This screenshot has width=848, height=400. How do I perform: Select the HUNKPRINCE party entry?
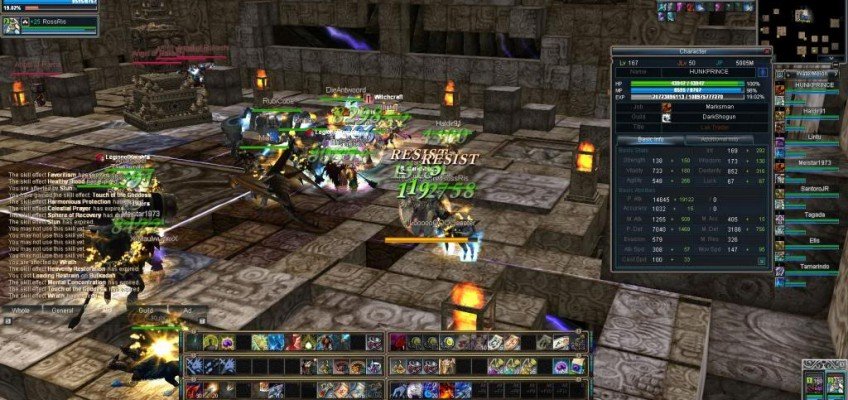(806, 85)
